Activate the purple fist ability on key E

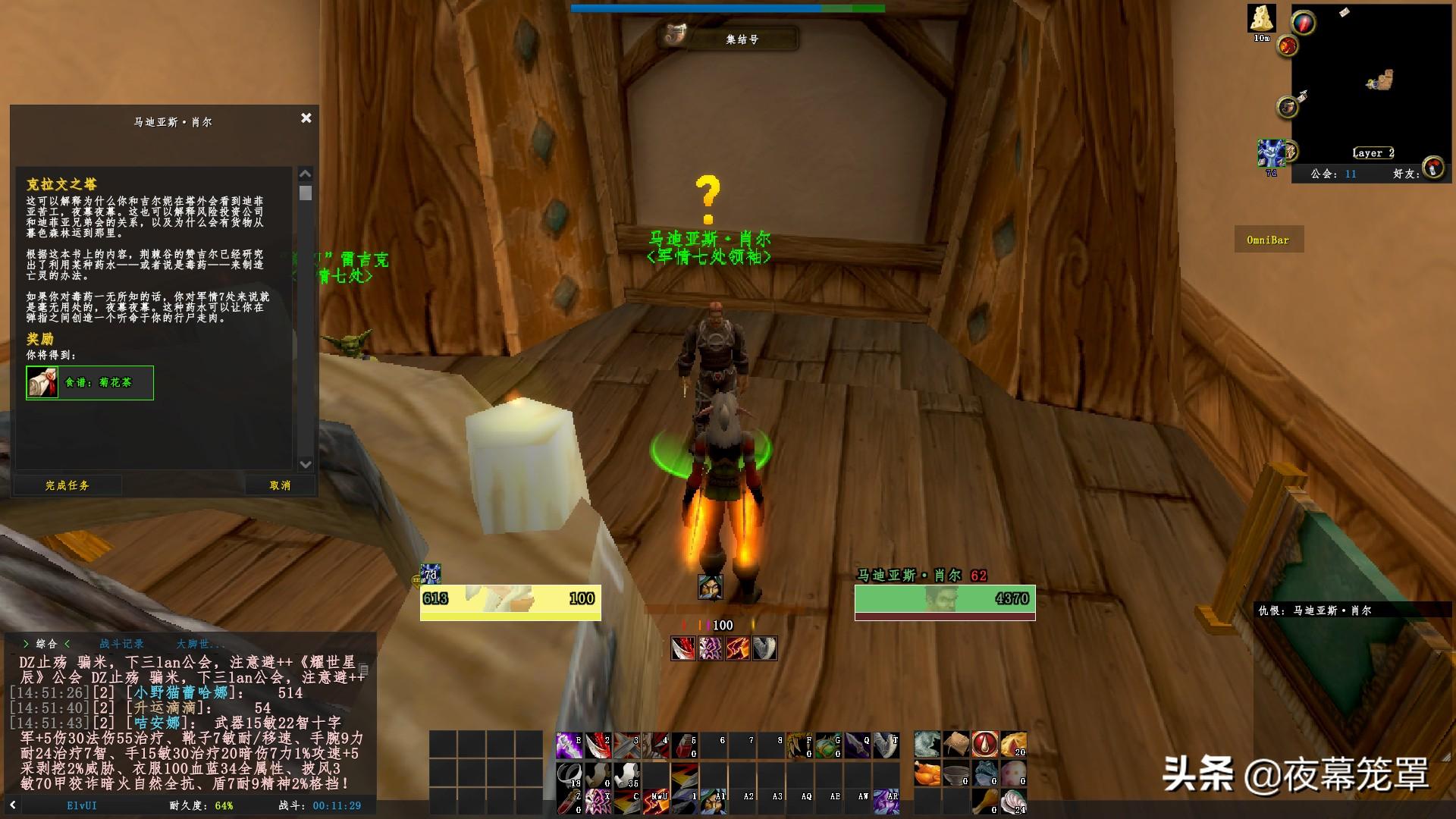click(x=569, y=745)
